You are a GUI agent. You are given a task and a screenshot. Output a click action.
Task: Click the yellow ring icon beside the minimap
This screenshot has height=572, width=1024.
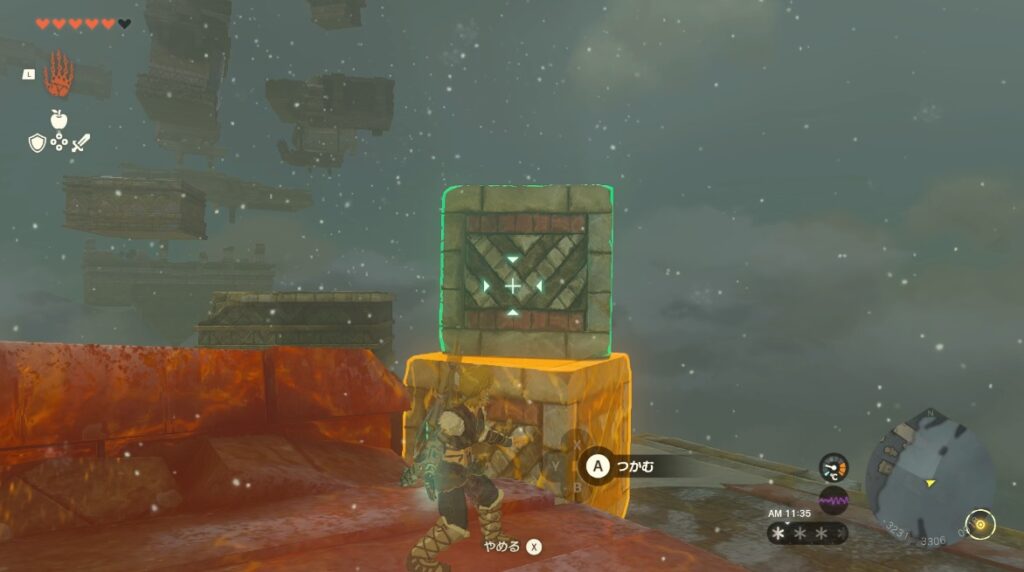[978, 523]
